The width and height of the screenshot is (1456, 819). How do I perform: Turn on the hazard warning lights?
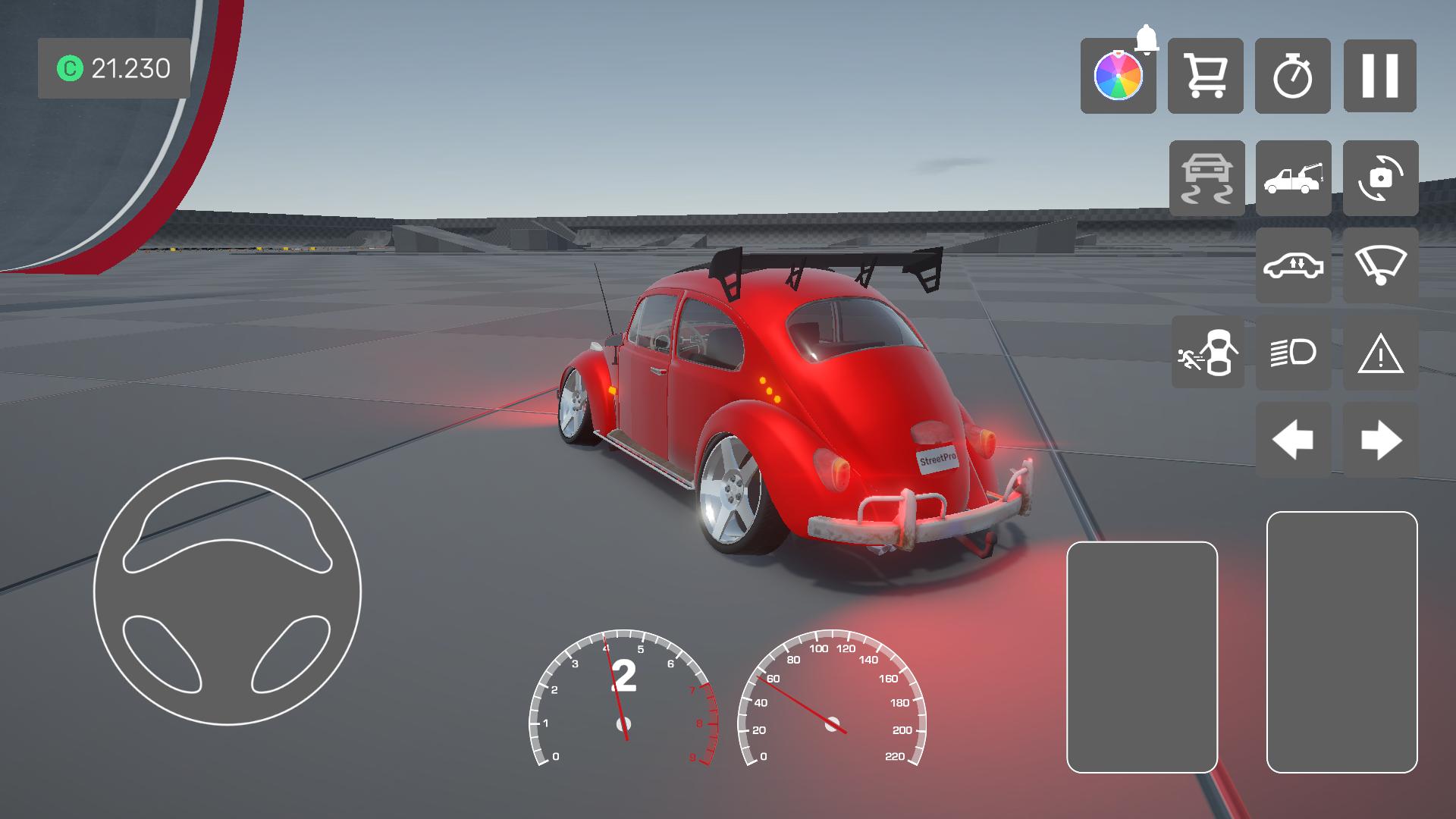[x=1380, y=353]
